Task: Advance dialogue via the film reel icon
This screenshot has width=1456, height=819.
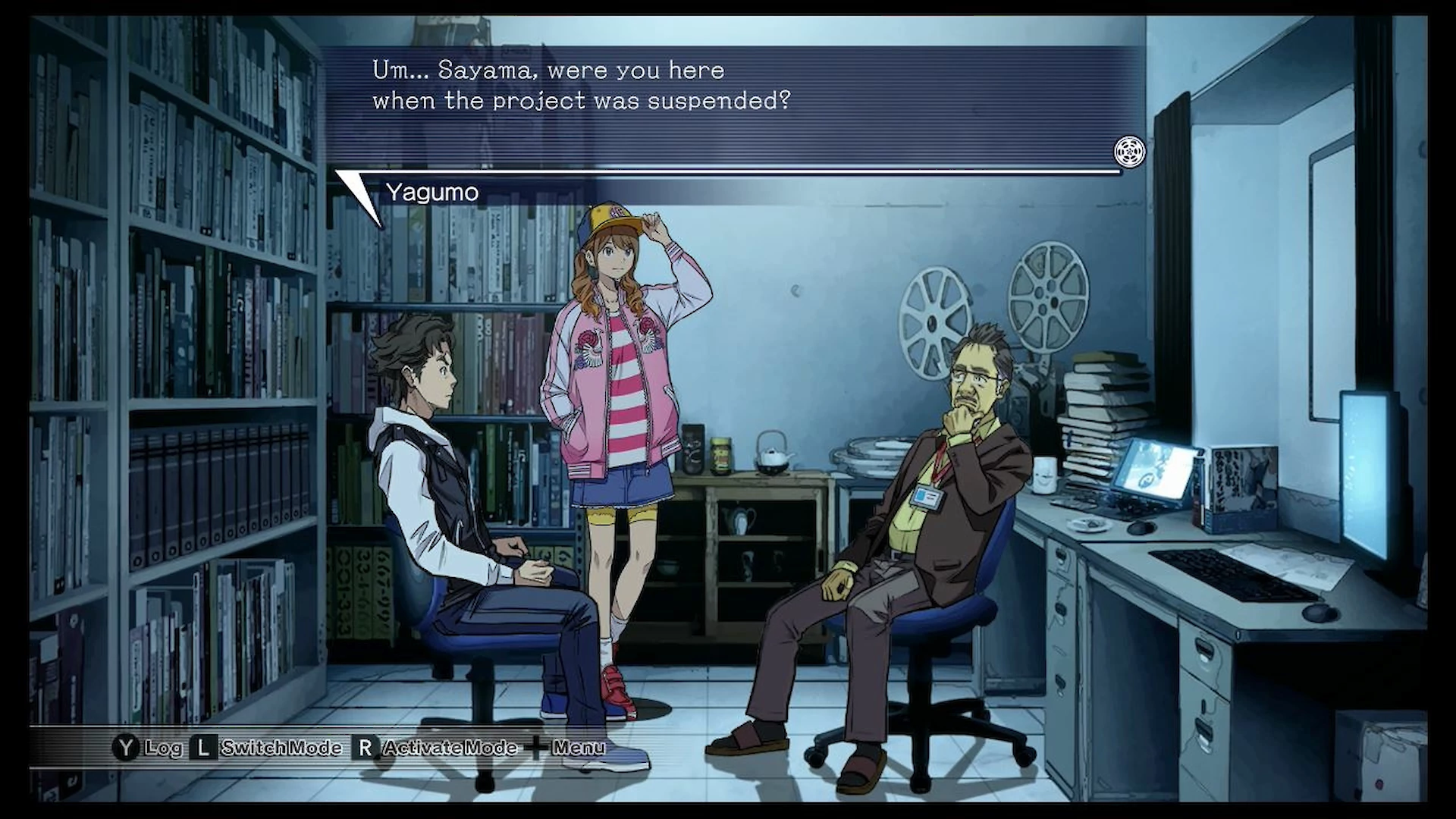Action: pyautogui.click(x=1129, y=152)
